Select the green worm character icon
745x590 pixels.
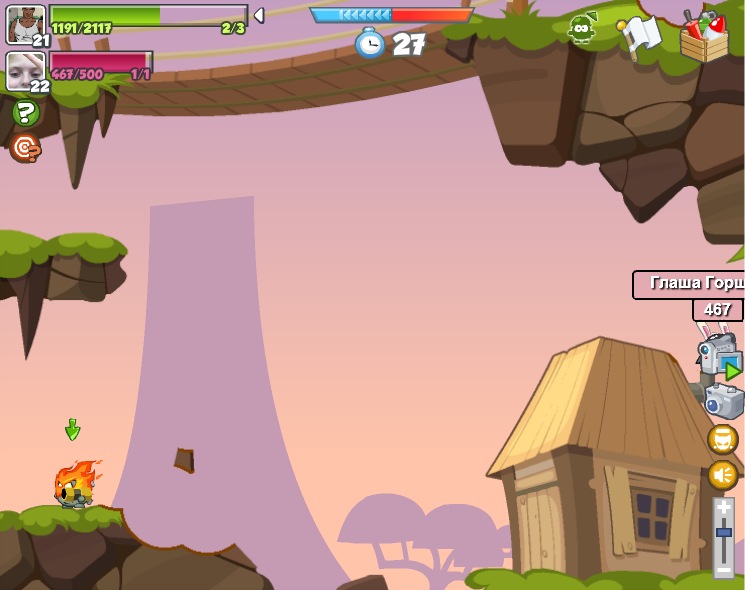coord(582,29)
